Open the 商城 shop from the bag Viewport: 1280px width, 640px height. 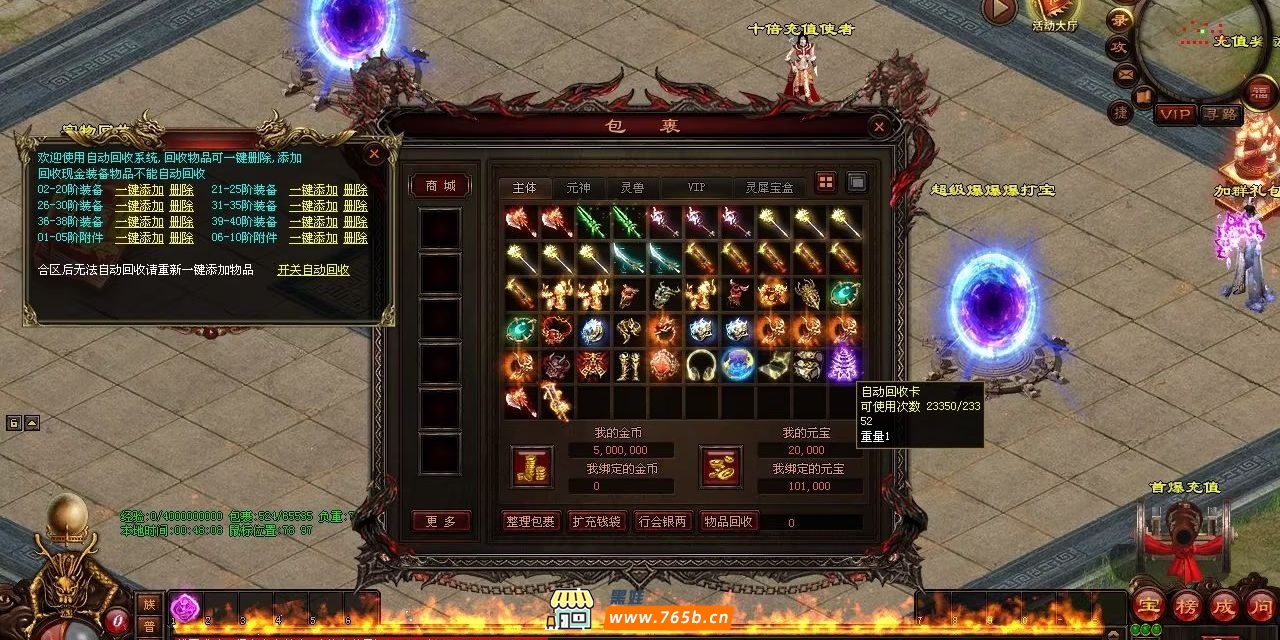[440, 186]
